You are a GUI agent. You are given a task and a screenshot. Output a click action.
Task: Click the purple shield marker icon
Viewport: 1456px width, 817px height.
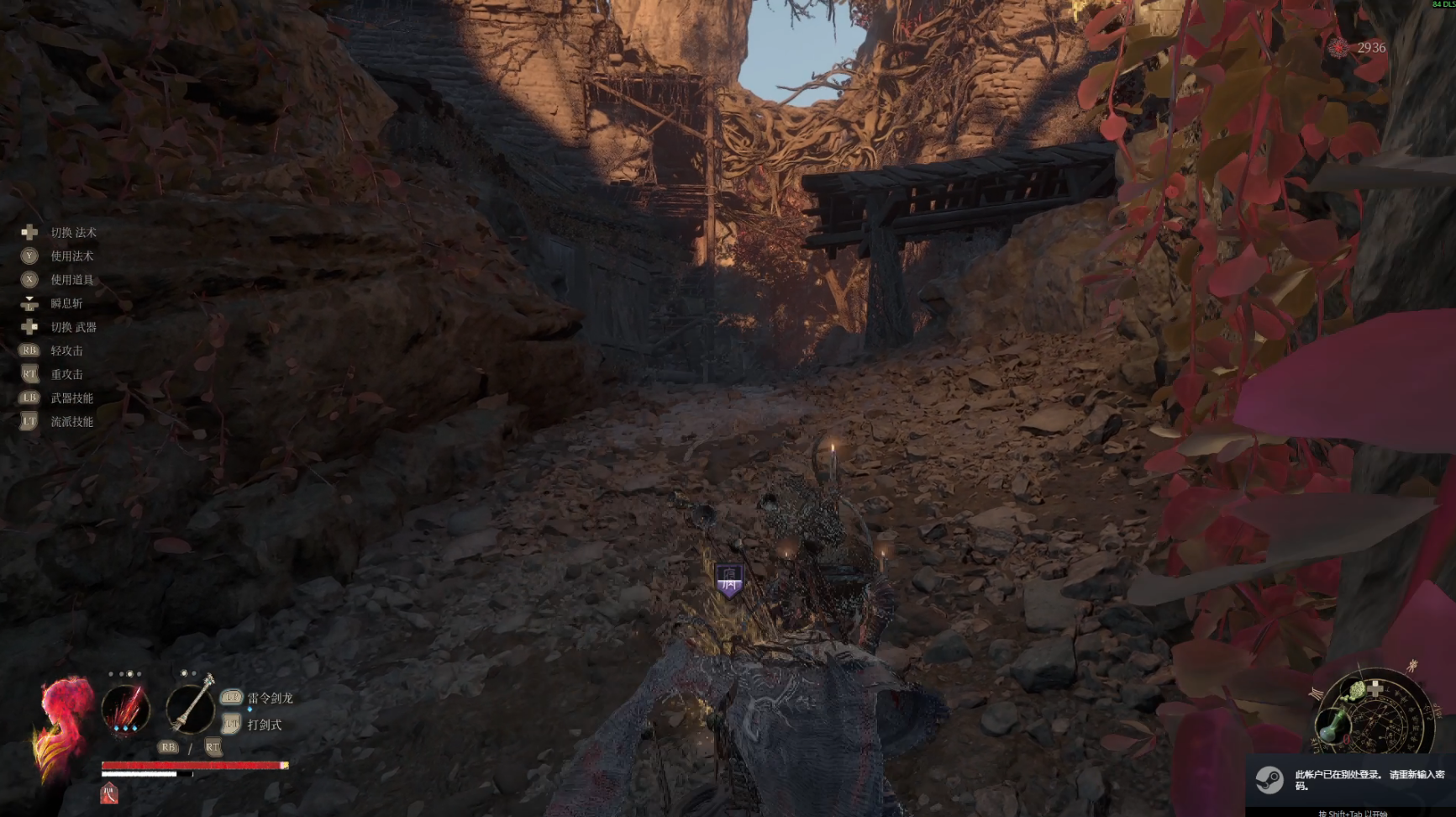[729, 580]
